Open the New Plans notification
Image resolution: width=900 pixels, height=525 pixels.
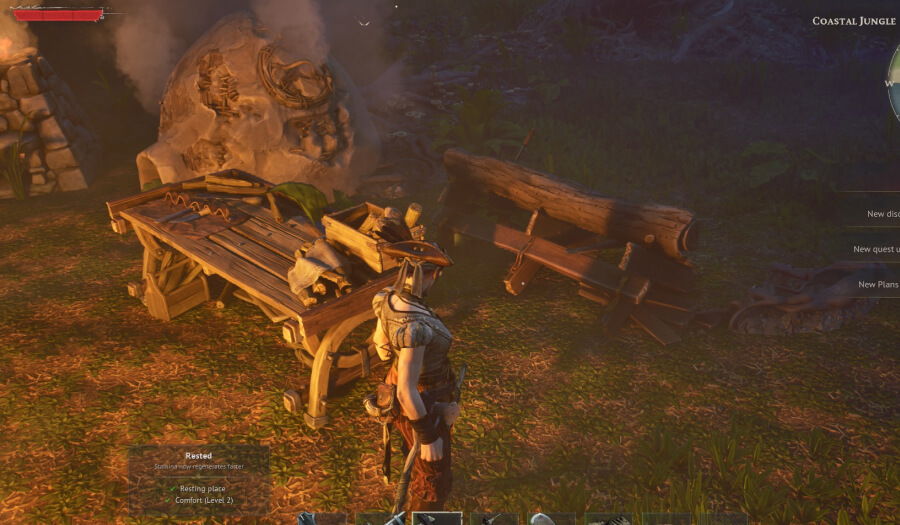coord(876,284)
